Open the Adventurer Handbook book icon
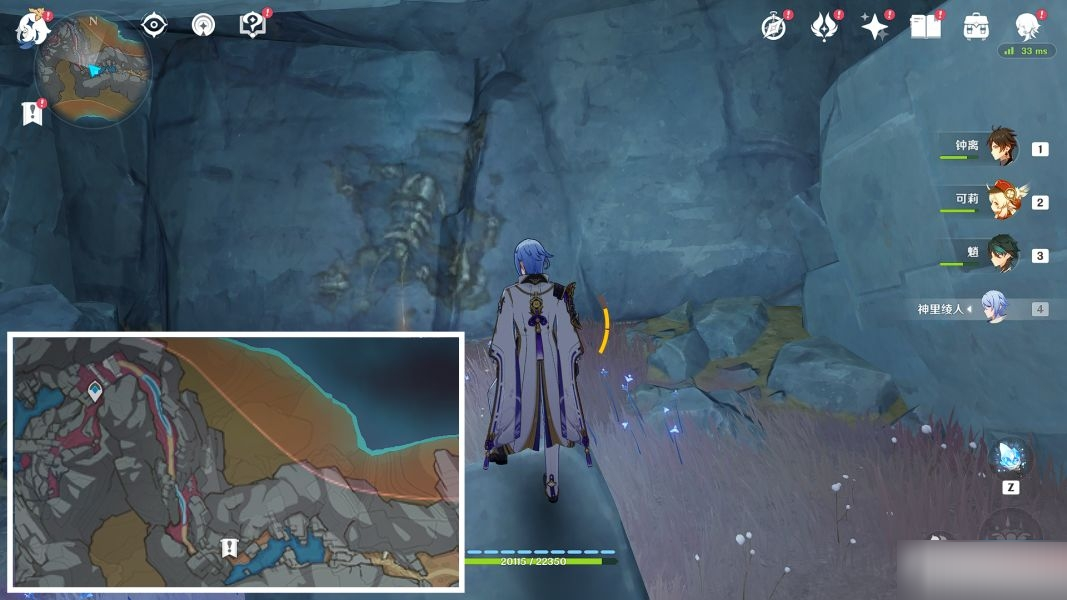1067x600 pixels. pos(925,27)
